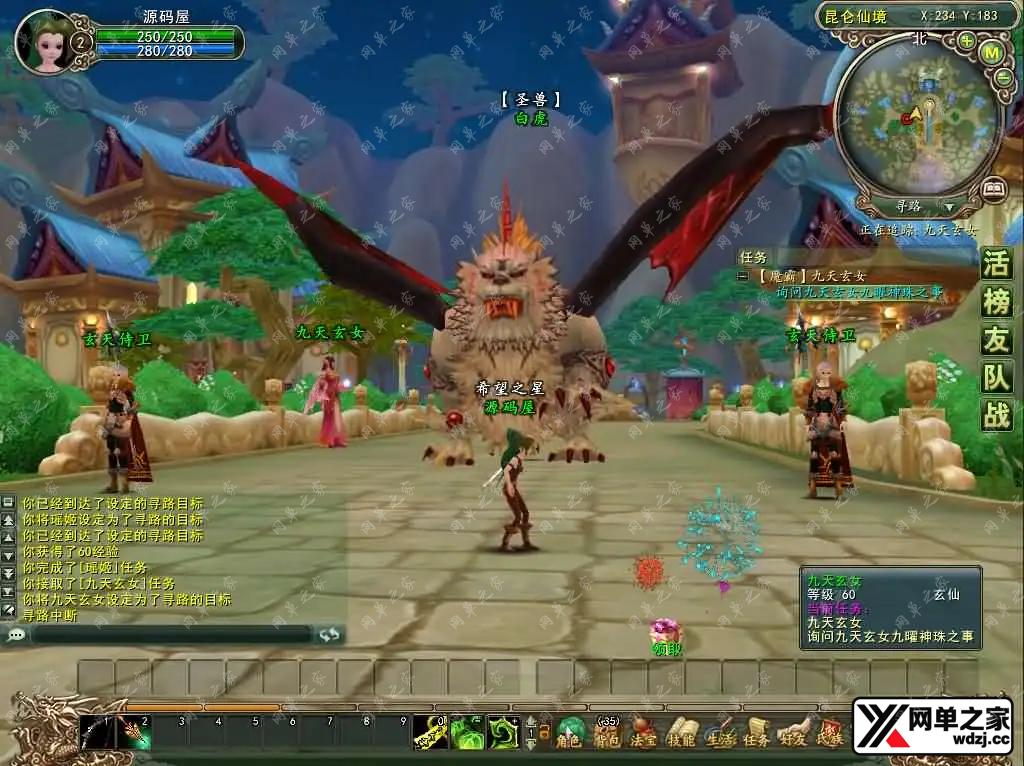Open the 活 side tab

(996, 265)
